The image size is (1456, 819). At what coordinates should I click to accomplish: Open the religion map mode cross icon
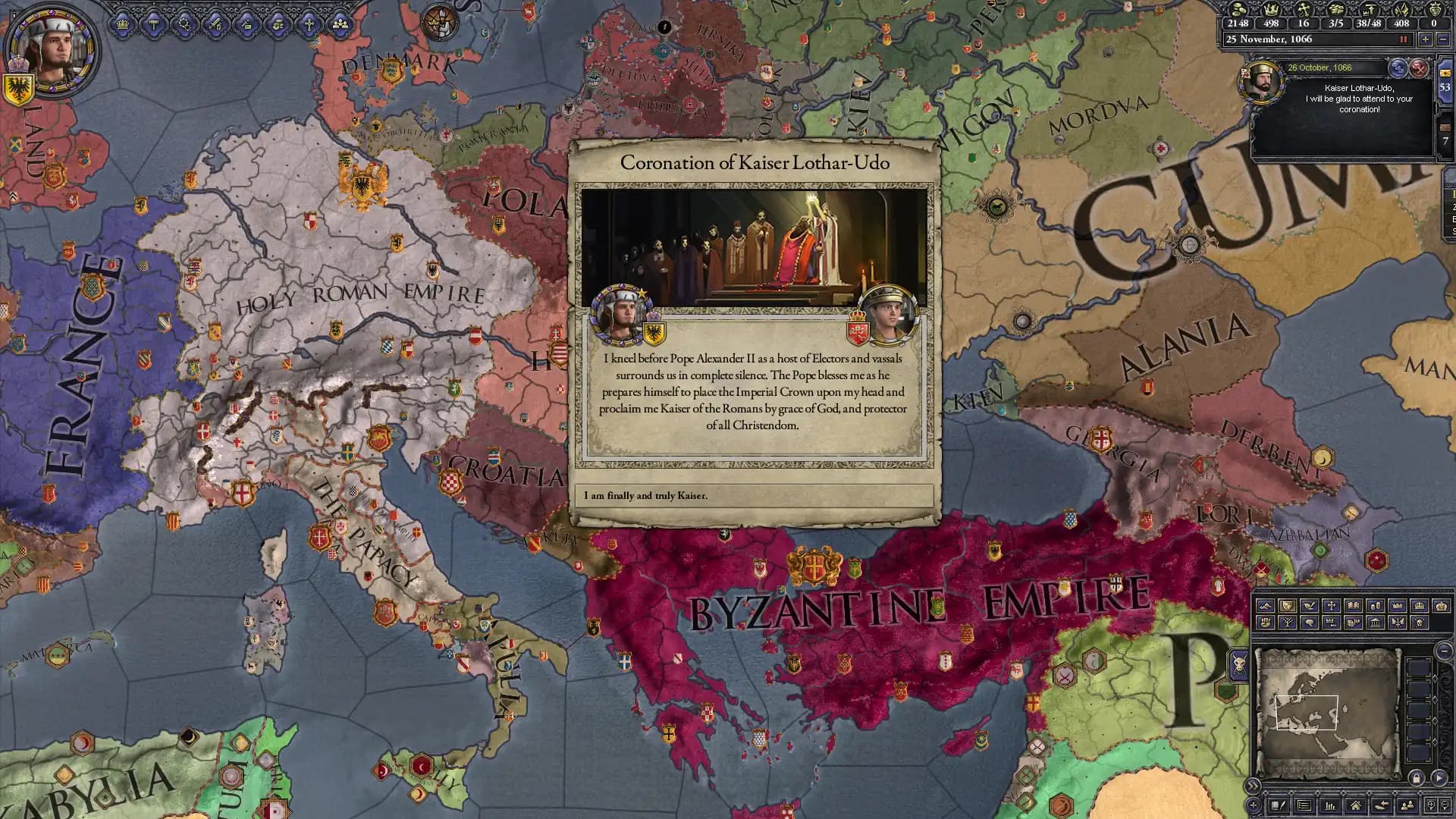[x=1332, y=607]
